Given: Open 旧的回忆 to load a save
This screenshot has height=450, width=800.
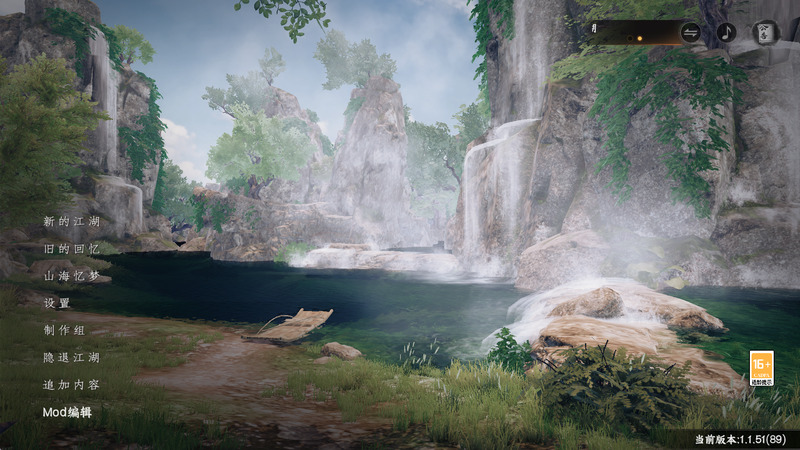Looking at the screenshot, I should (x=70, y=248).
